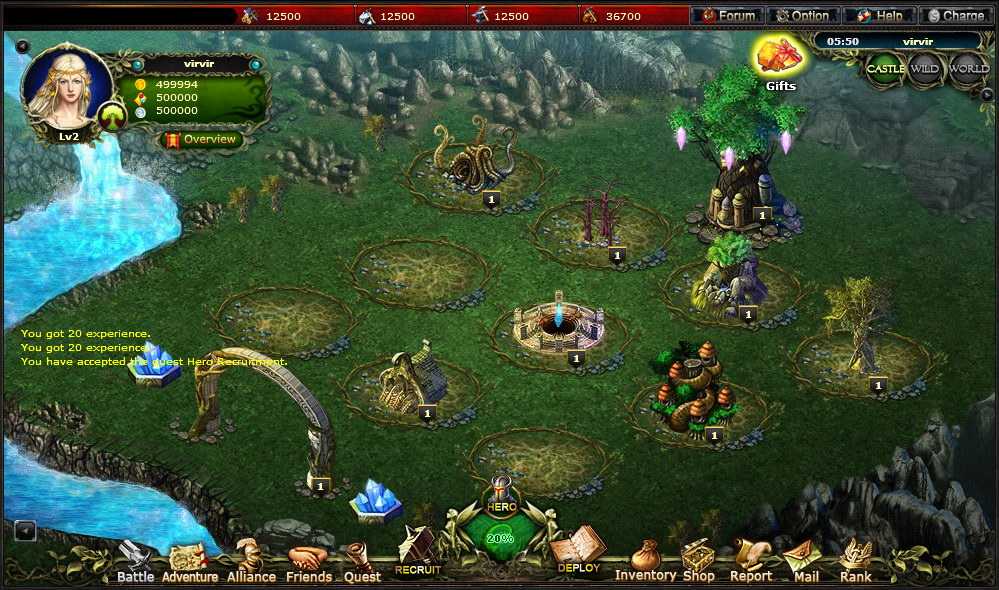Screen dimensions: 999x590
Task: Show the Help menu
Action: (x=879, y=16)
